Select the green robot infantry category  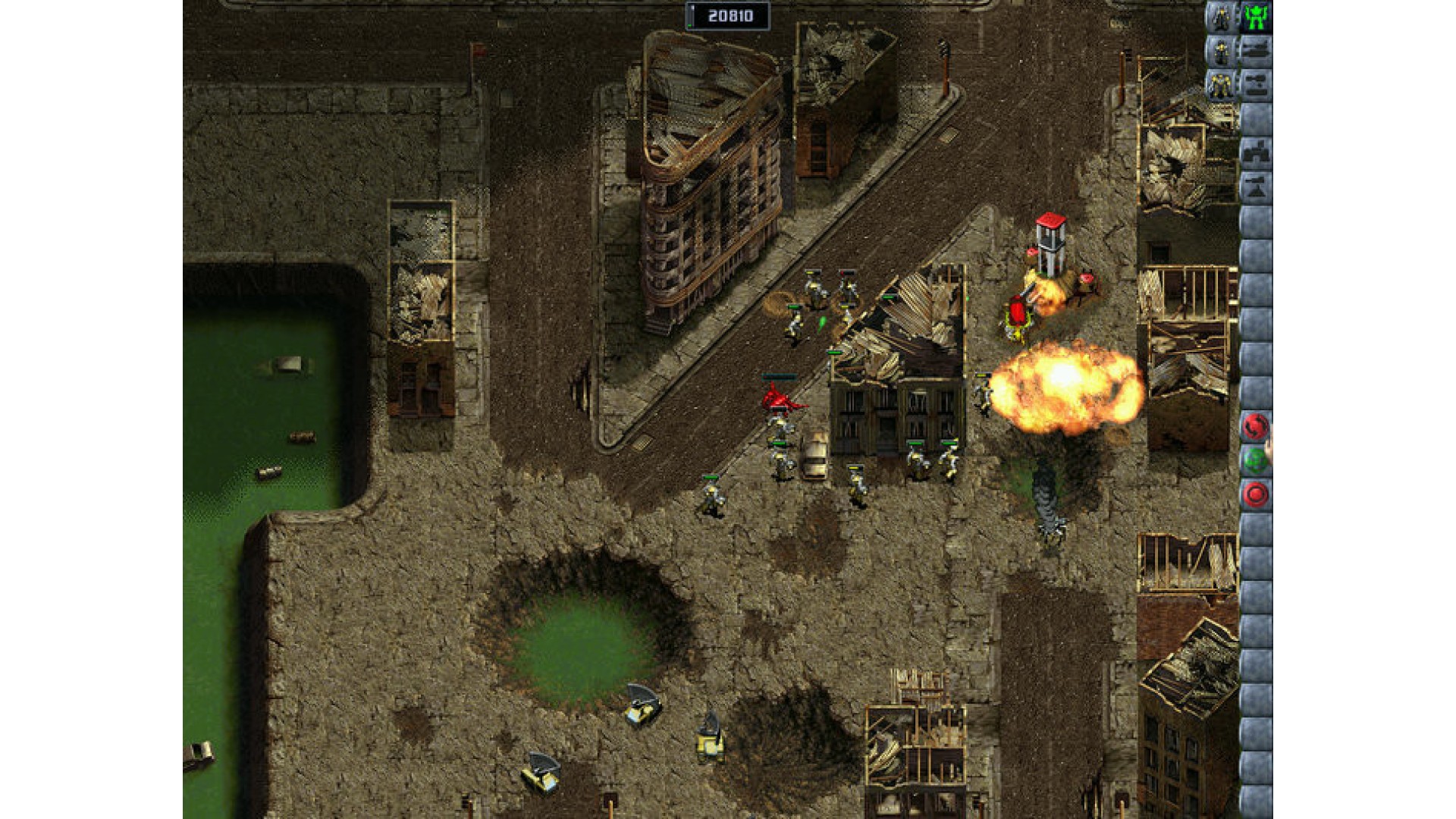(1256, 17)
